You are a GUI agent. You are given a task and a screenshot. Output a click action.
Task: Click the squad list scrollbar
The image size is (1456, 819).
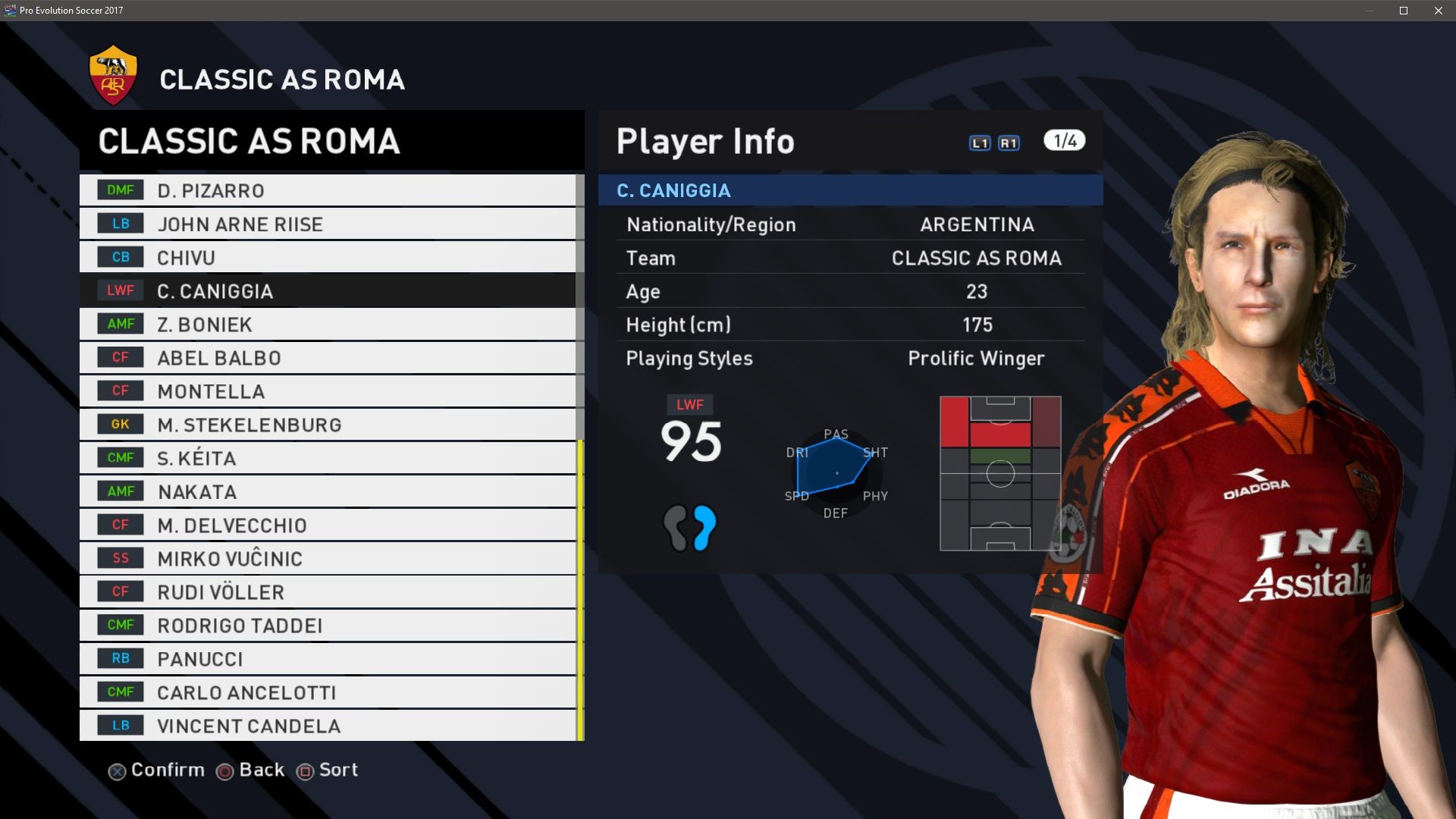coord(580,590)
